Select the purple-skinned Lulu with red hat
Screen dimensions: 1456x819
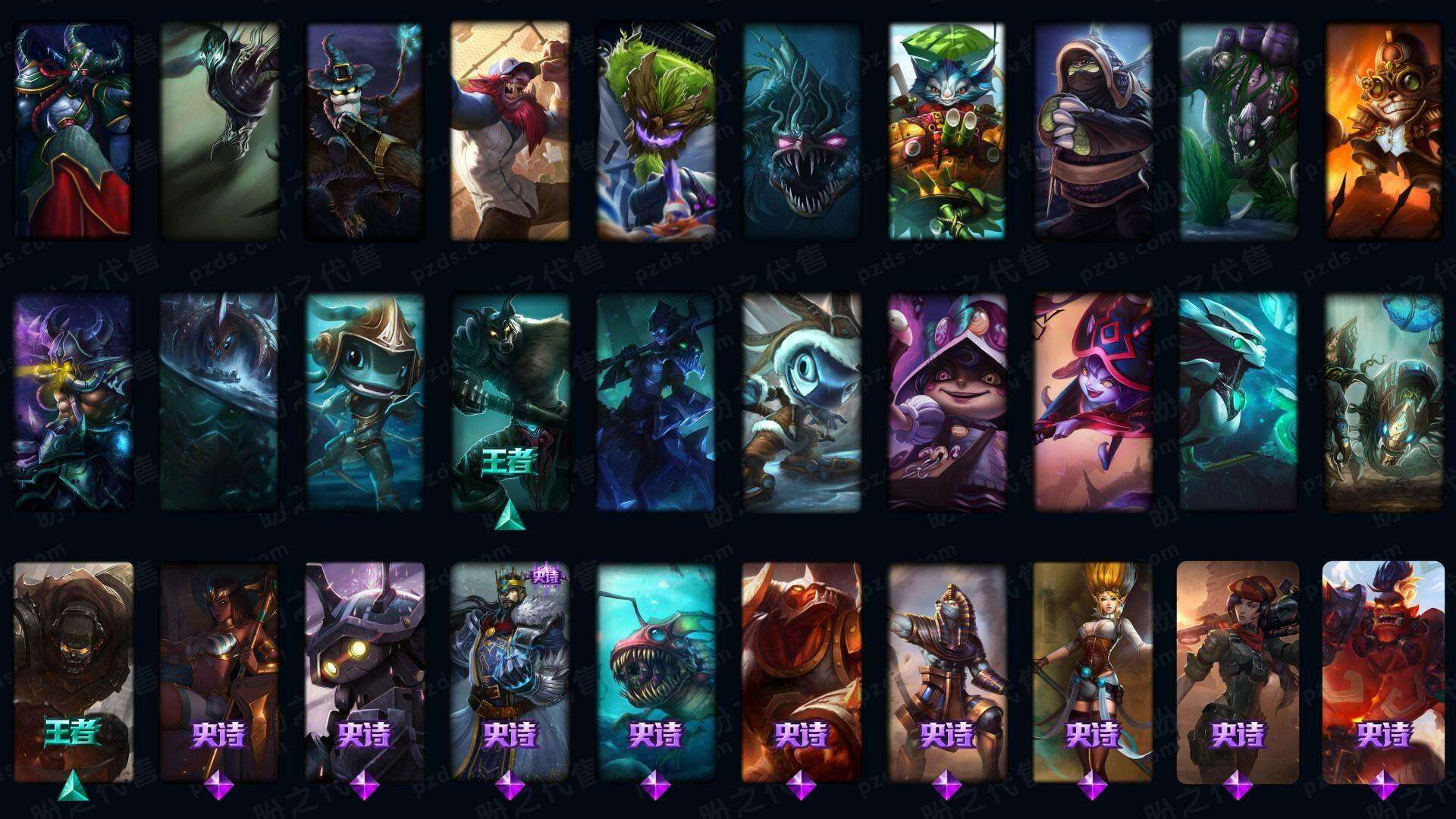[1092, 402]
